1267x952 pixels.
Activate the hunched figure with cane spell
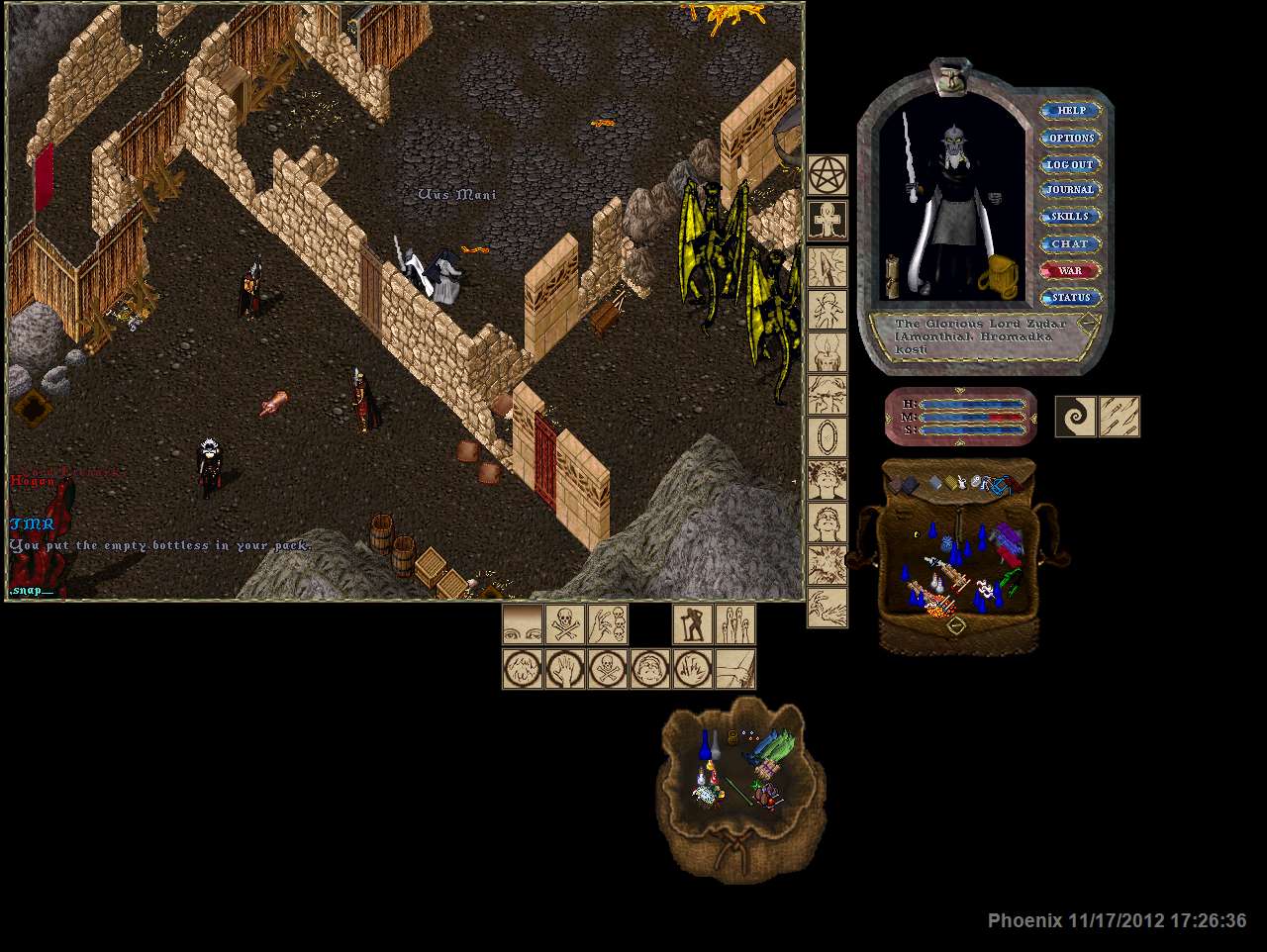[x=693, y=625]
